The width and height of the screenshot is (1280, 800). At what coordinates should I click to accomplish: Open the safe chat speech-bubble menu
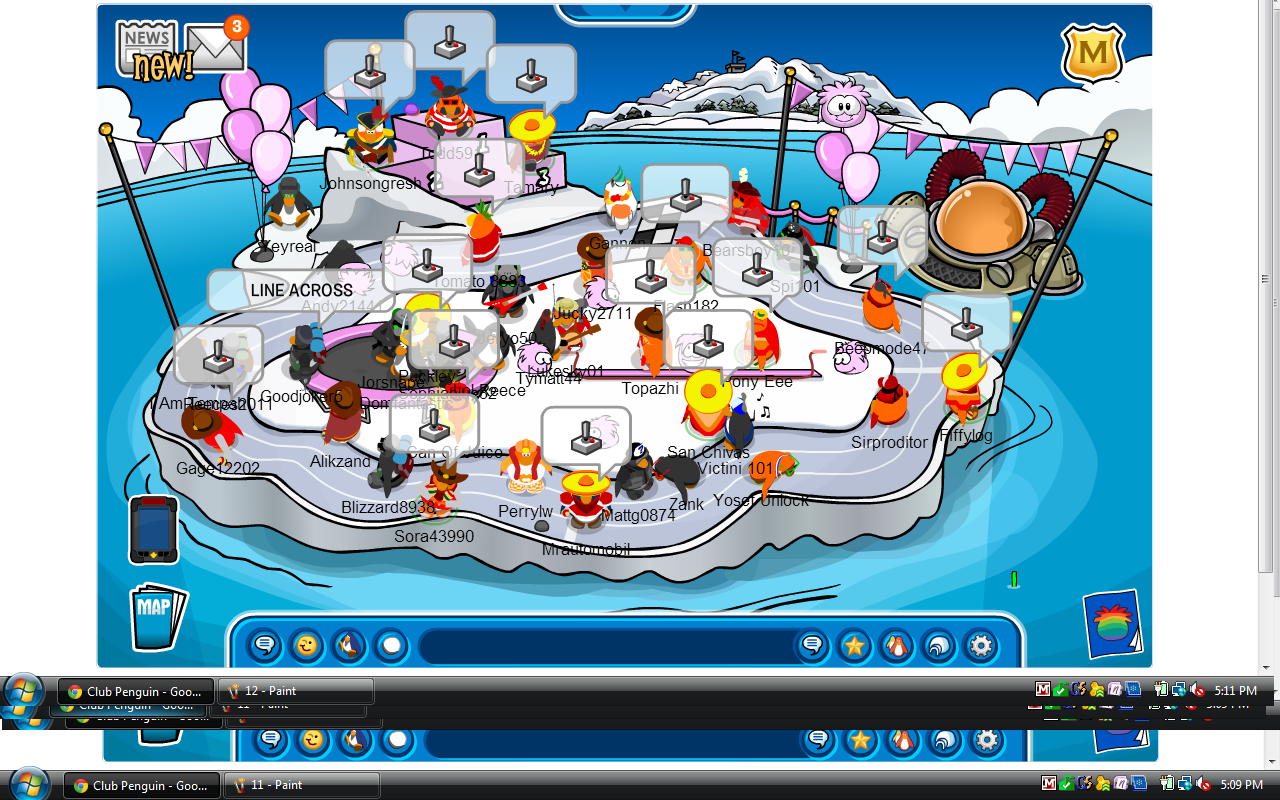coord(265,646)
